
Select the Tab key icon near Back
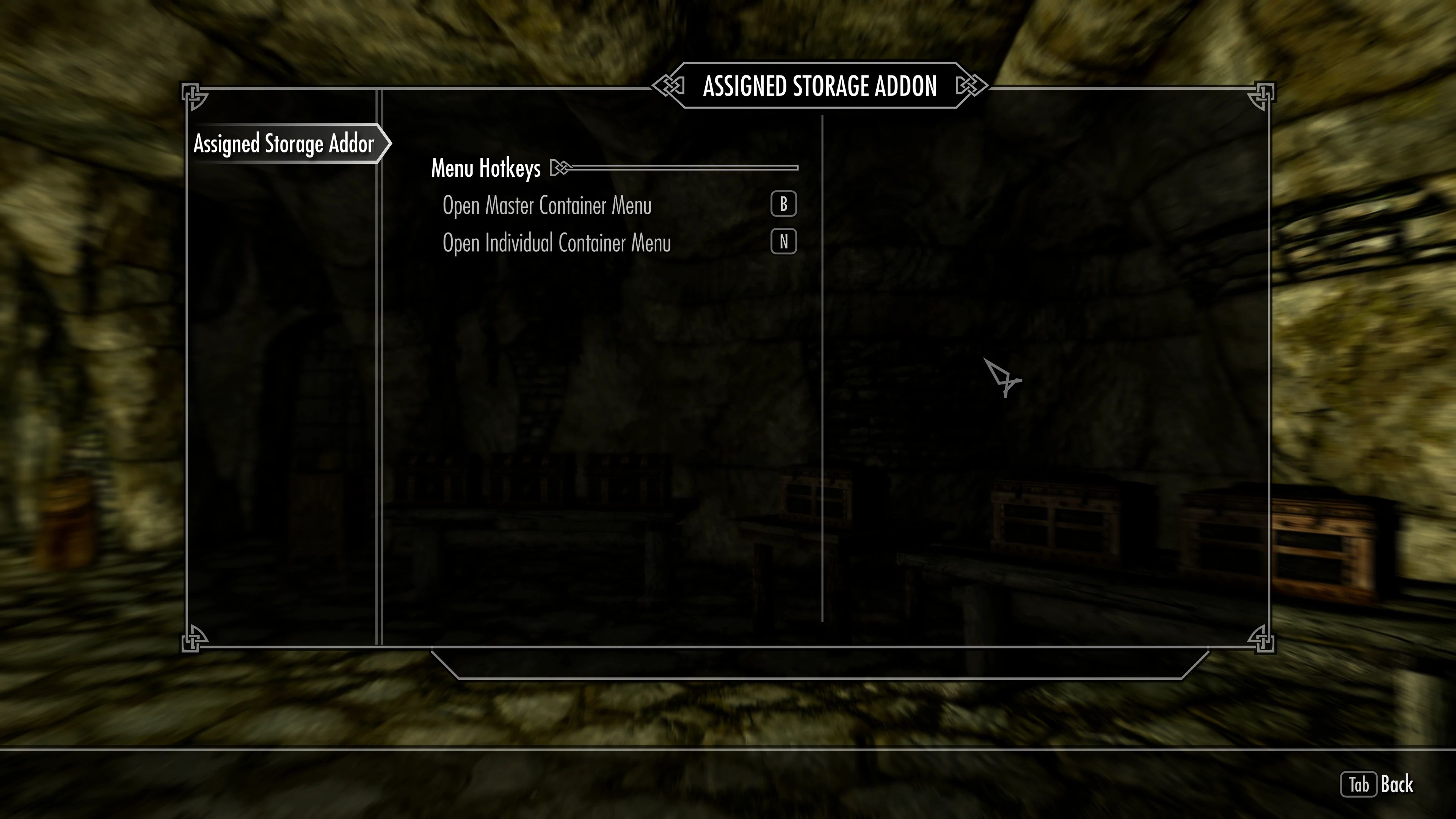tap(1359, 784)
